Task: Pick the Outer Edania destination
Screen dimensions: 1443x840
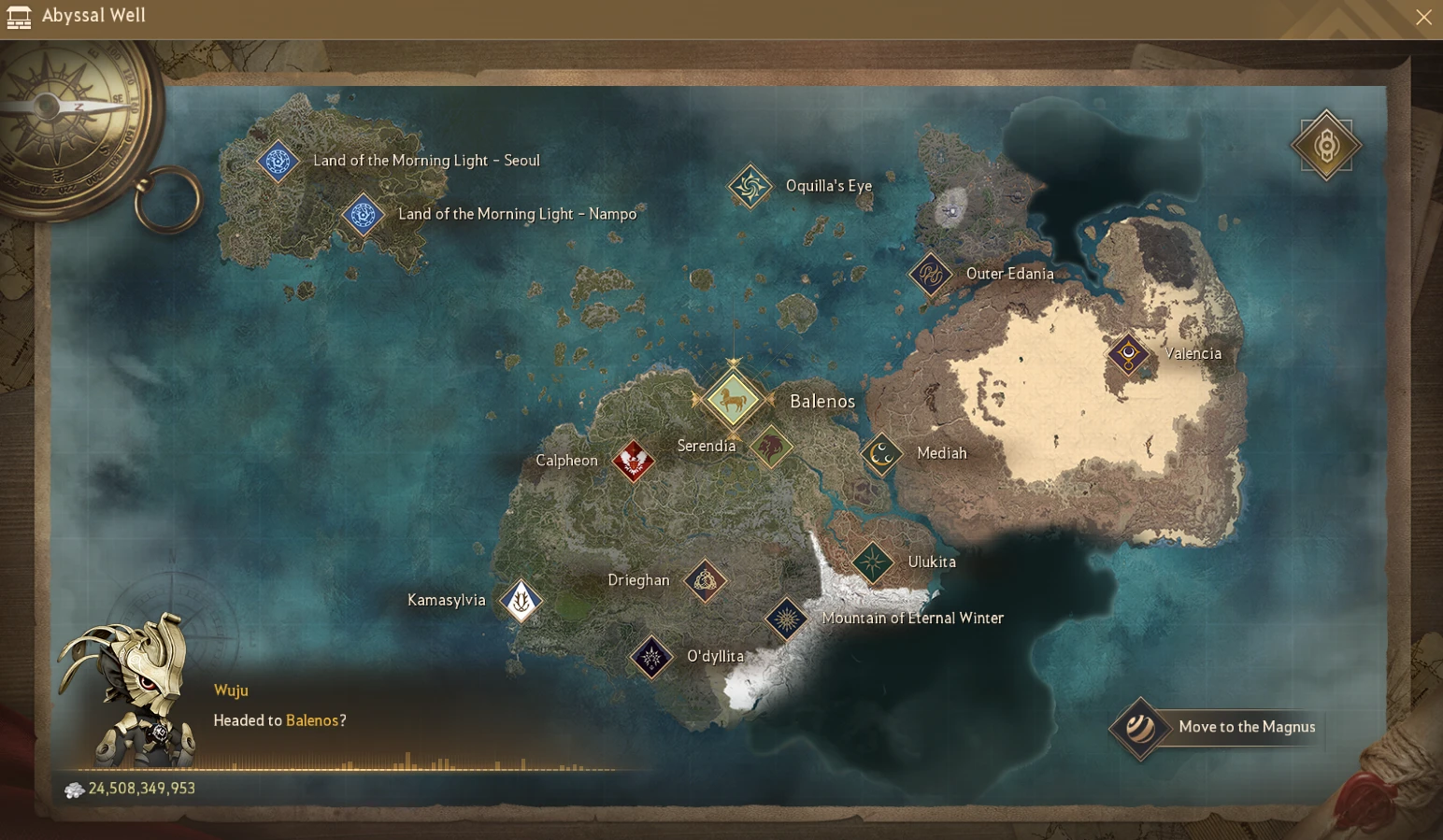Action: pyautogui.click(x=931, y=275)
